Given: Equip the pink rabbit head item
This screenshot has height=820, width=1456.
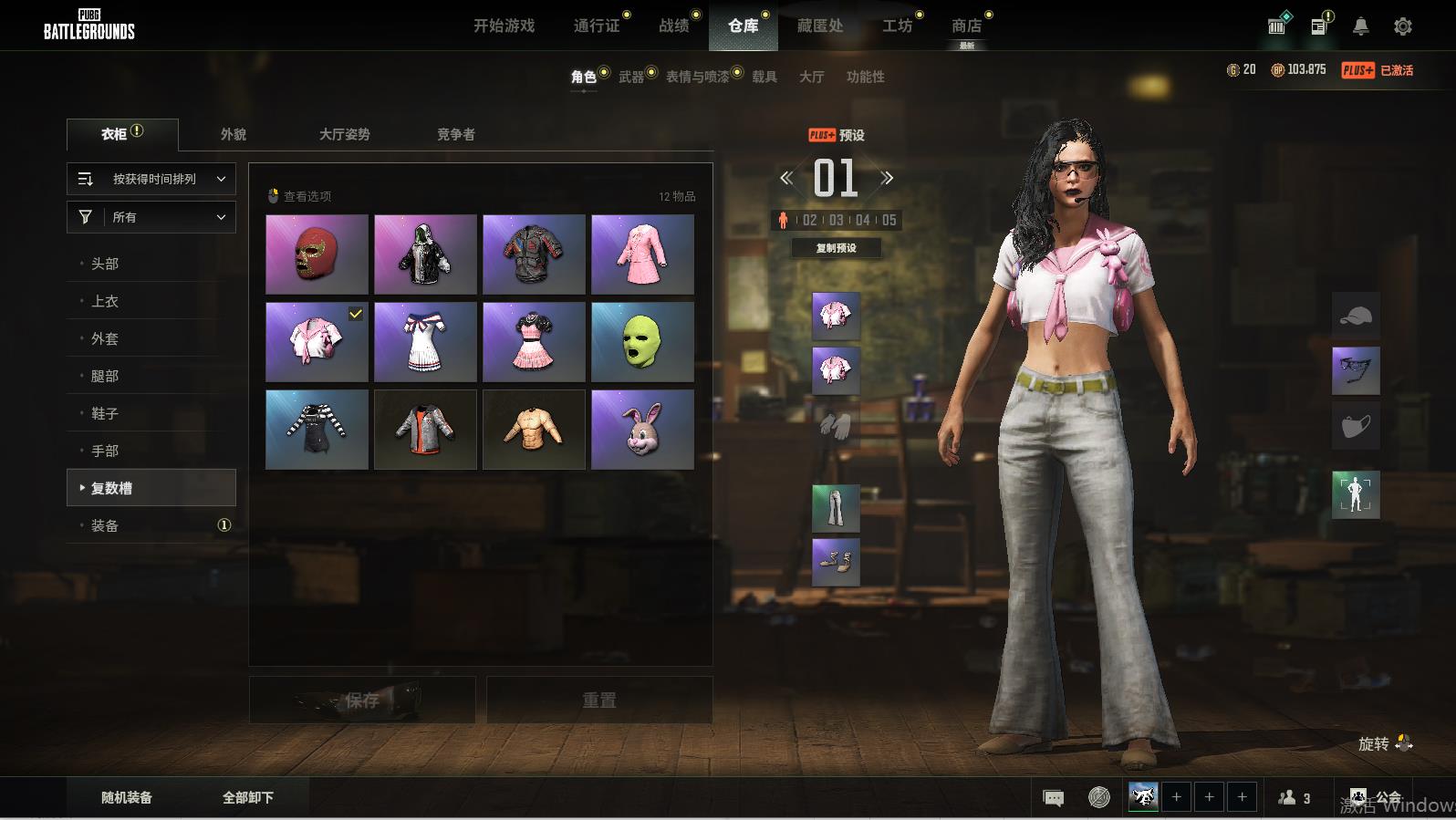Looking at the screenshot, I should click(x=642, y=430).
